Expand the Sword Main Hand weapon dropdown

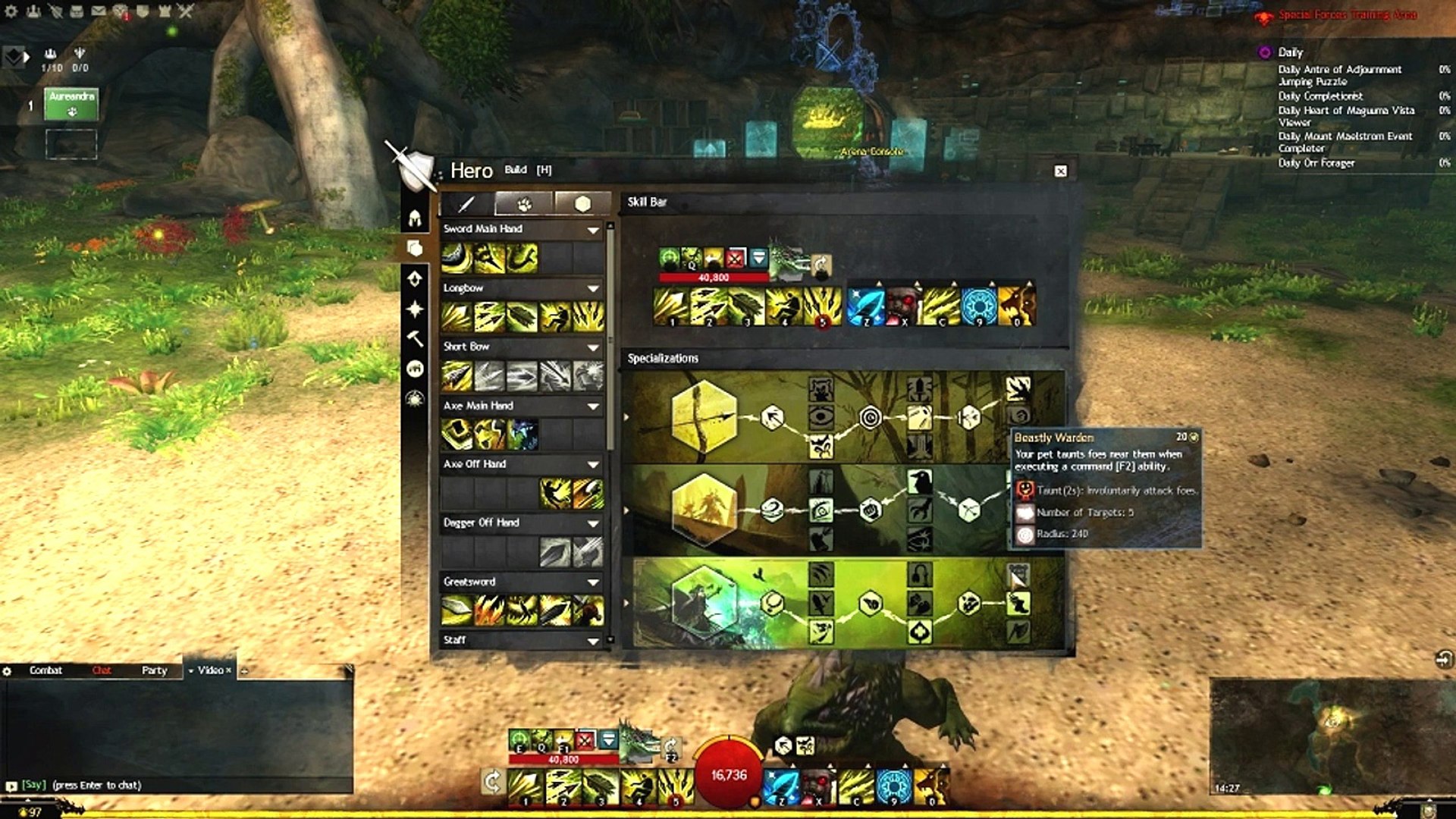click(593, 229)
